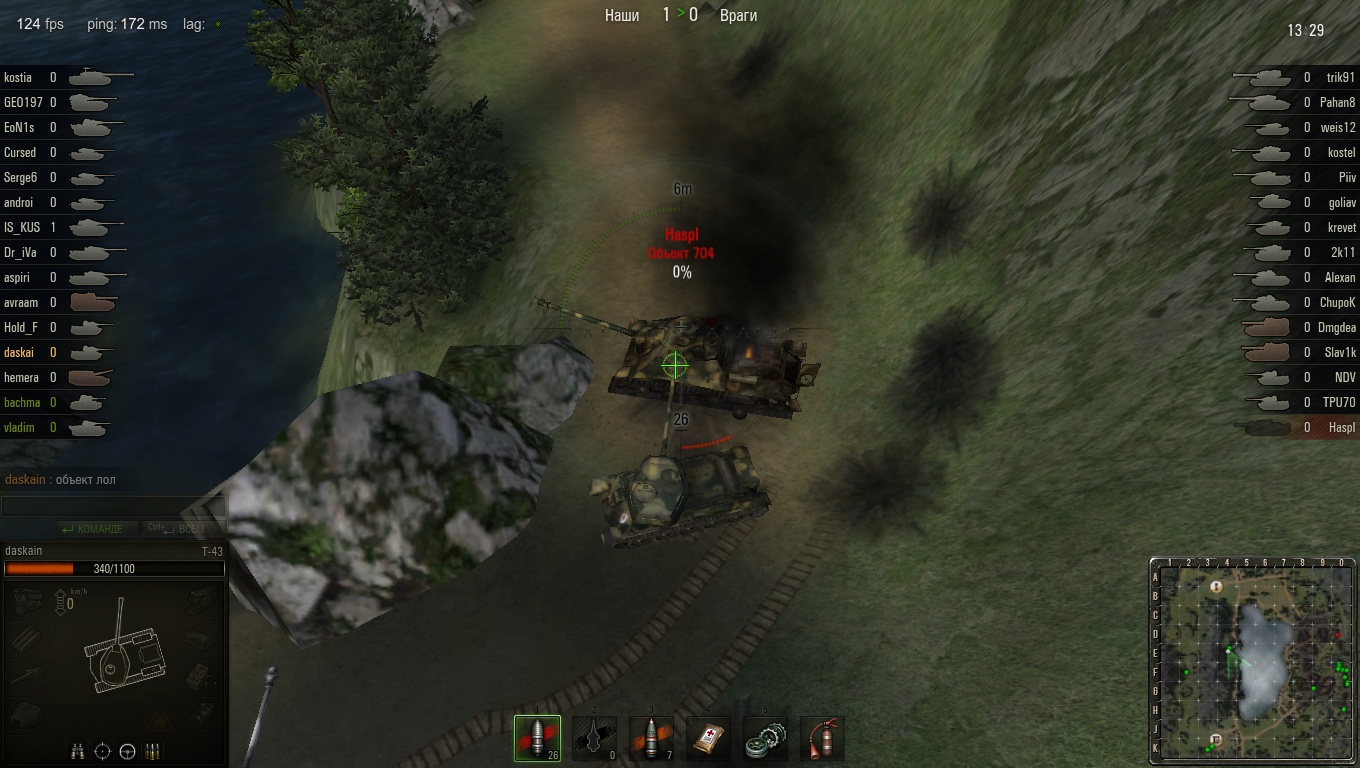Use the first aid kit consumable
Screen dimensions: 1360x768
coord(708,739)
